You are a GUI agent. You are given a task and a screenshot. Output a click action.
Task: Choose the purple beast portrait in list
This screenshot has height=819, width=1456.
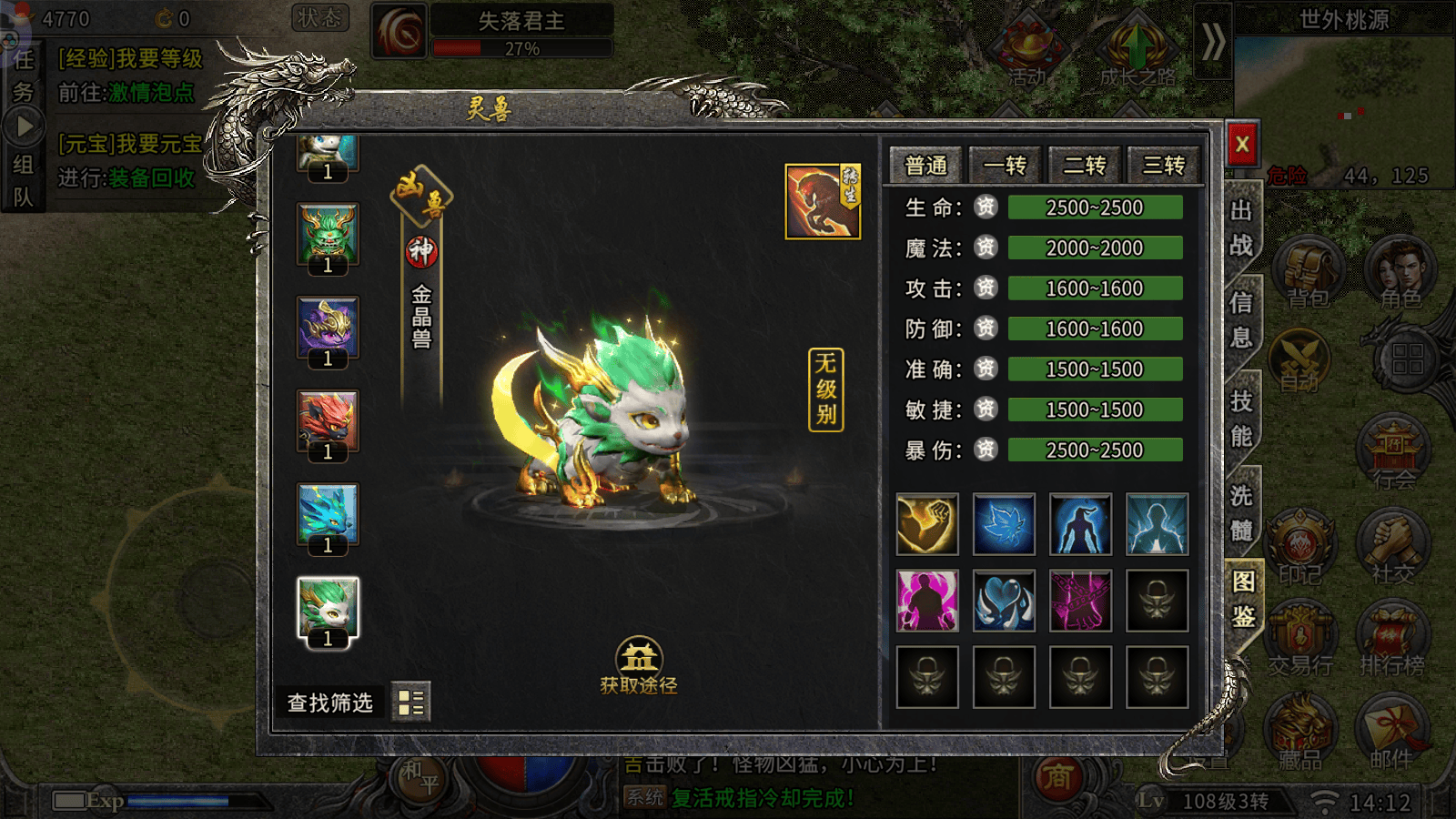point(328,328)
